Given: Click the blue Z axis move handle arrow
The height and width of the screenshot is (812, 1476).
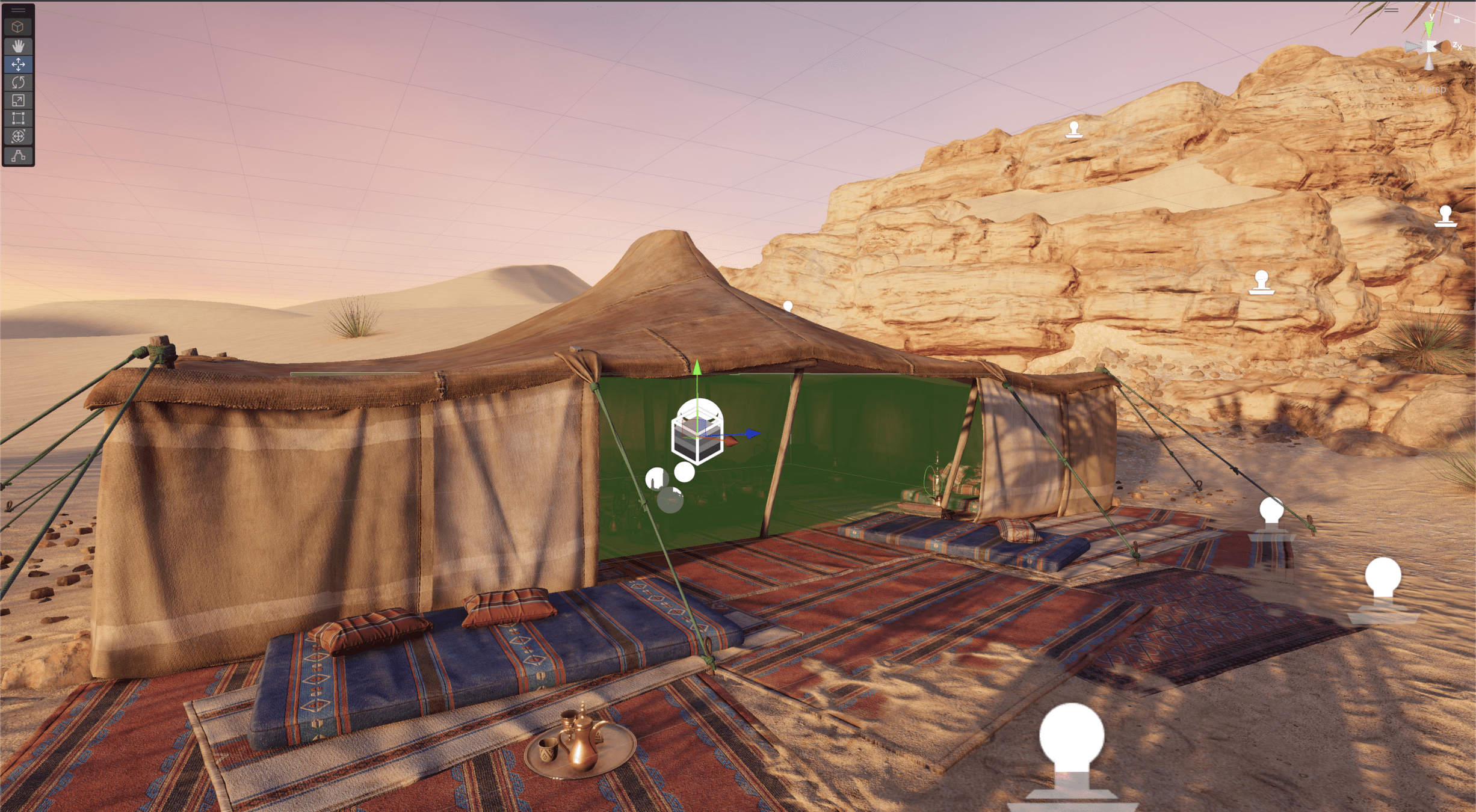Looking at the screenshot, I should point(752,433).
